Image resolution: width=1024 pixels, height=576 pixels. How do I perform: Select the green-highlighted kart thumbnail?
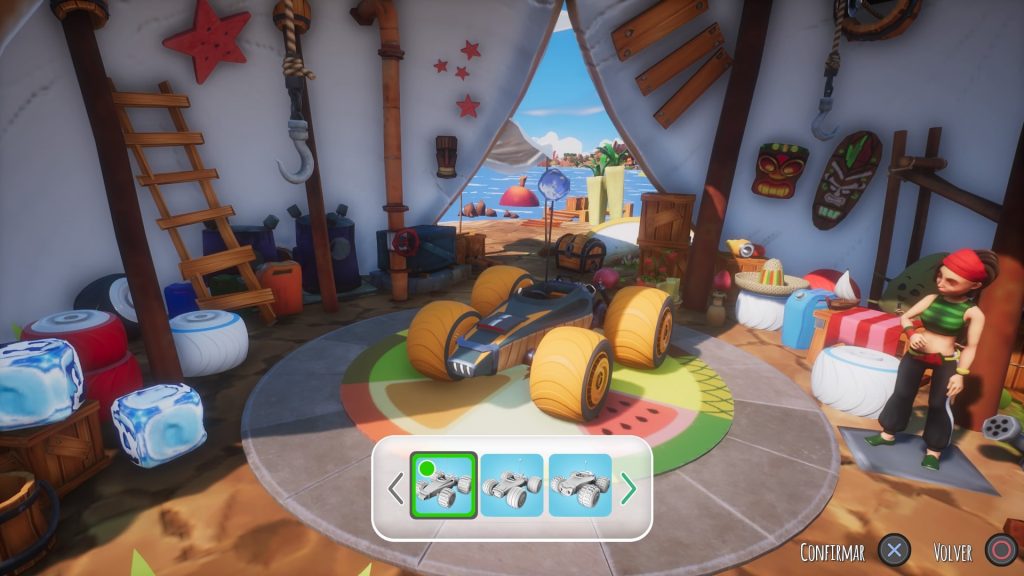point(443,486)
